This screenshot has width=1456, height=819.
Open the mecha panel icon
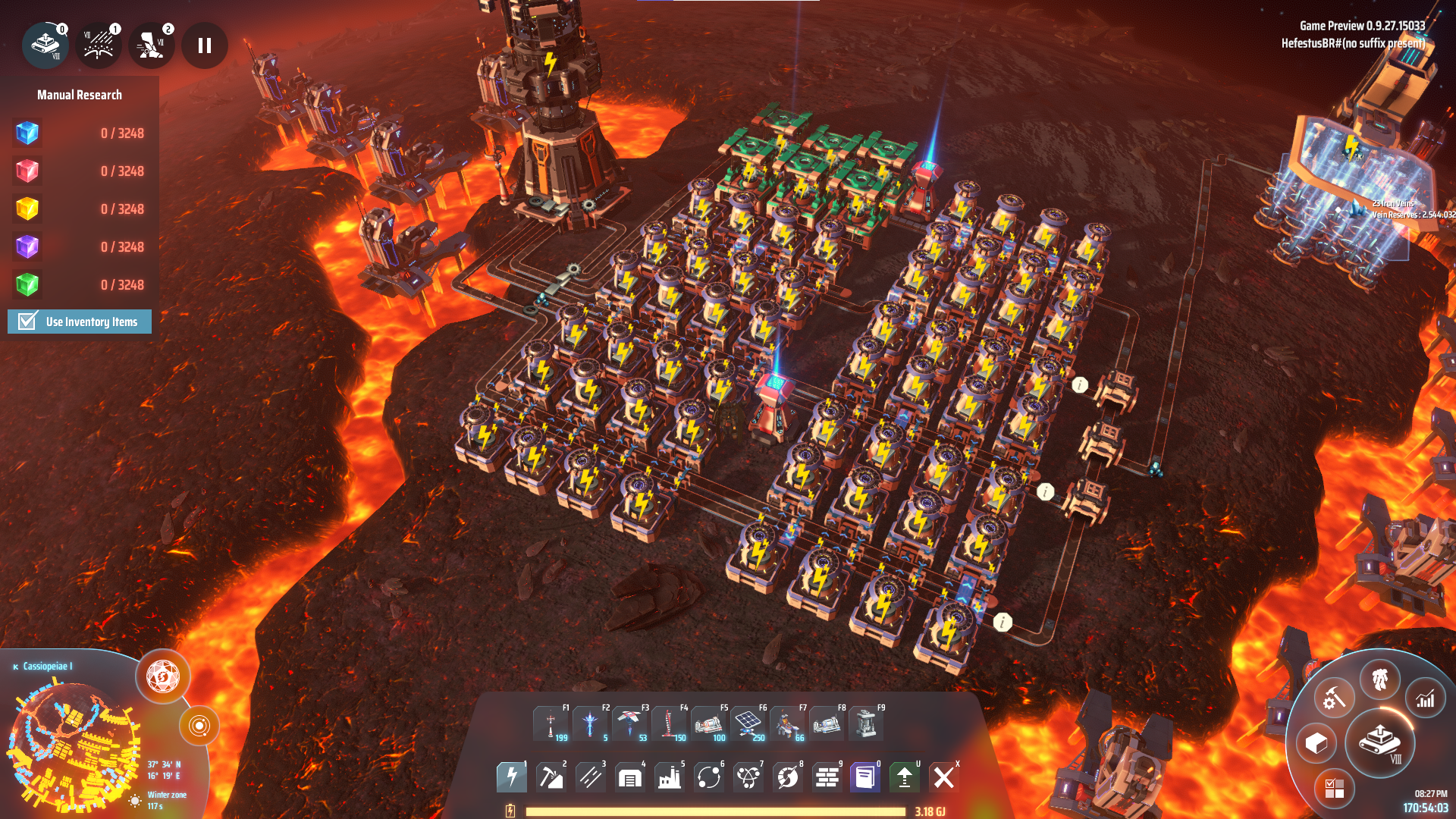tap(1379, 679)
